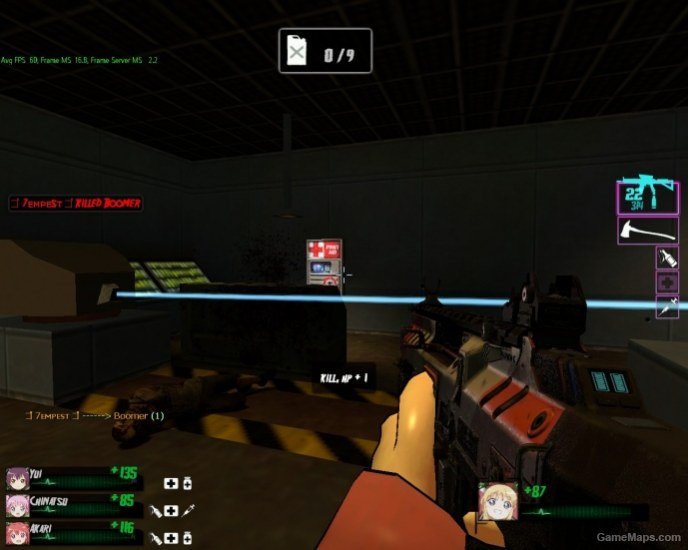Select the molotov throwable slot
This screenshot has width=688, height=550.
(667, 258)
